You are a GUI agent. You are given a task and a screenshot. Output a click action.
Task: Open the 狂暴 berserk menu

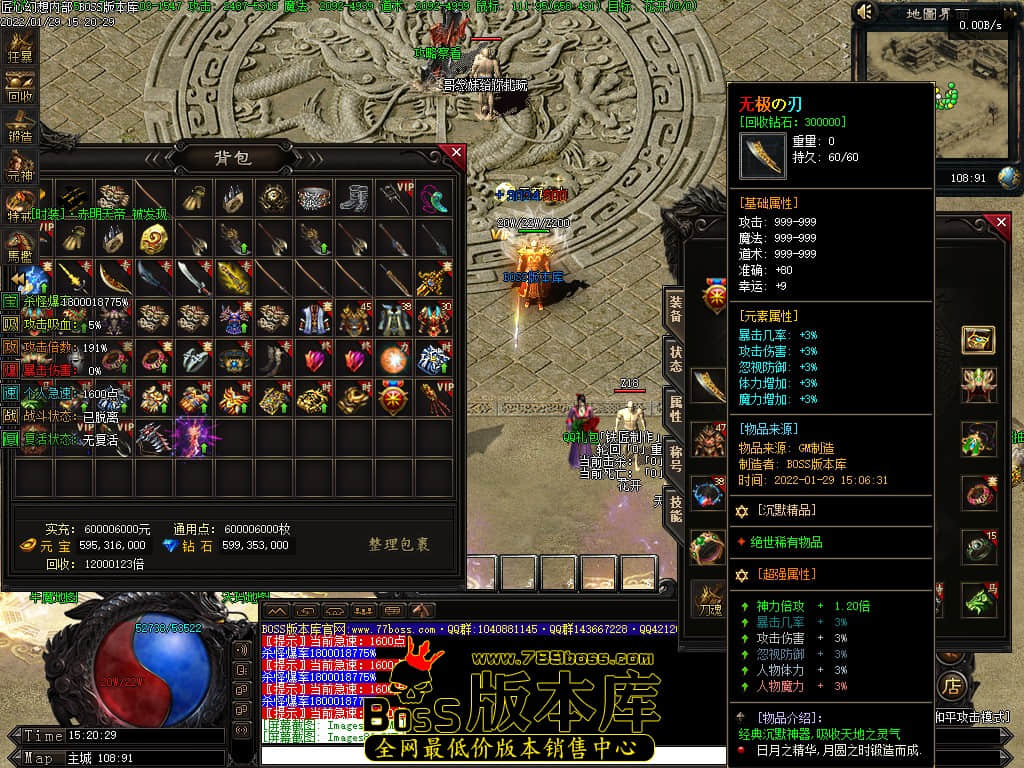[x=20, y=50]
